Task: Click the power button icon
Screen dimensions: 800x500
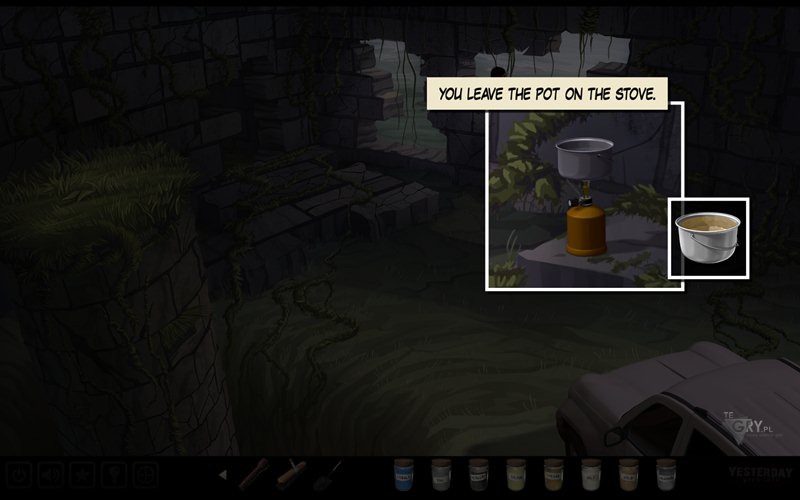Action: (x=20, y=474)
